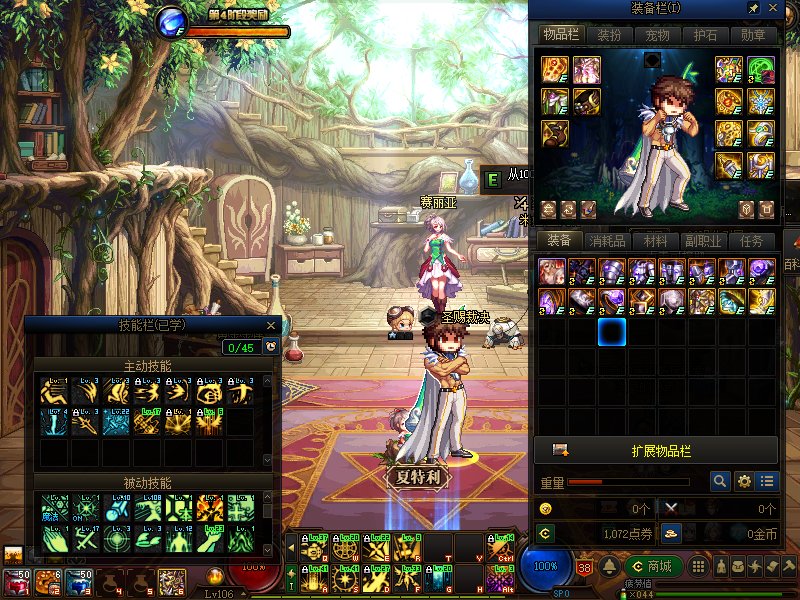Close the 技能栏 skill window
Image resolution: width=800 pixels, height=600 pixels.
(271, 325)
